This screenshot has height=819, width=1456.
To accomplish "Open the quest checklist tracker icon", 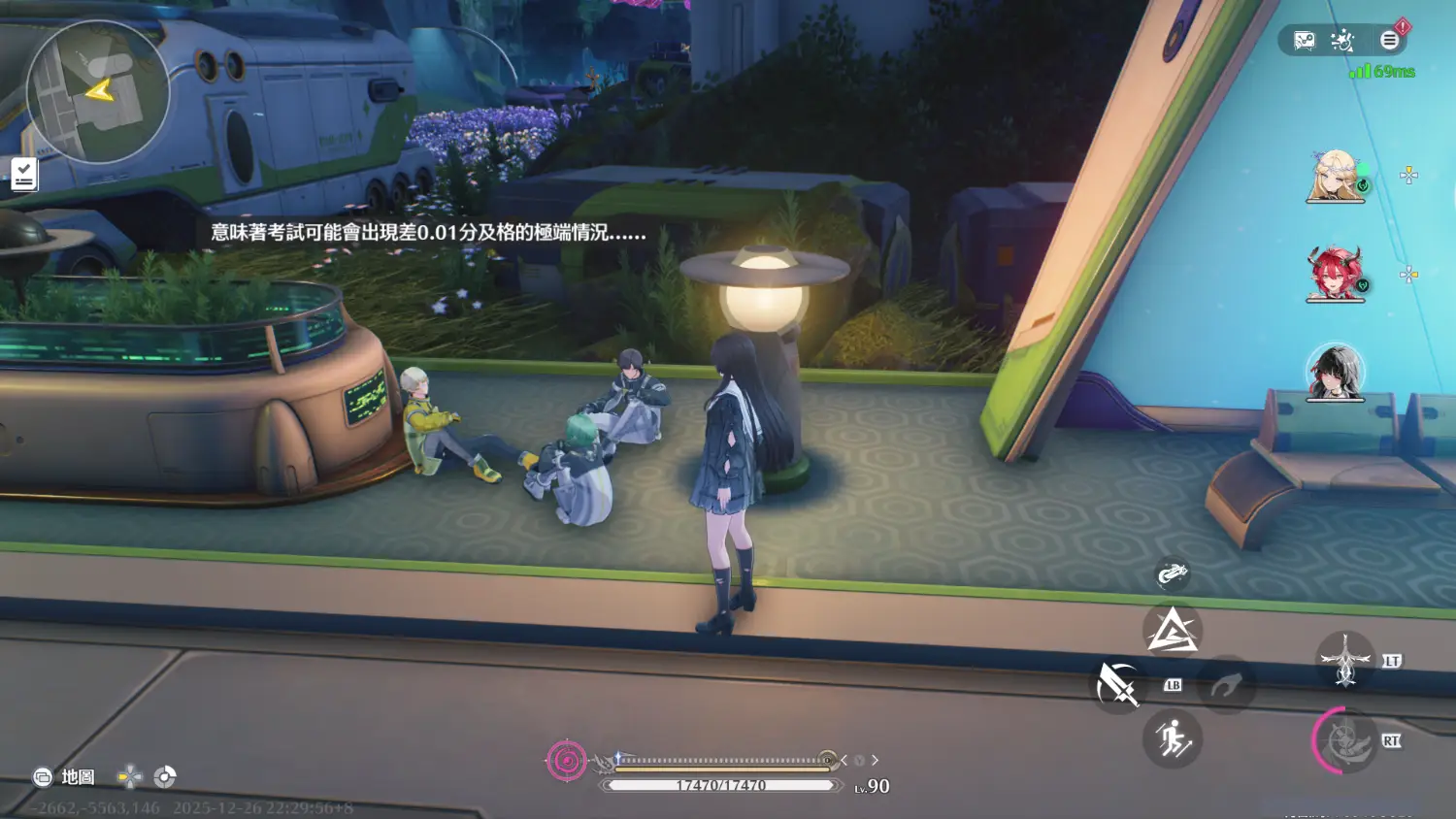I will [24, 175].
